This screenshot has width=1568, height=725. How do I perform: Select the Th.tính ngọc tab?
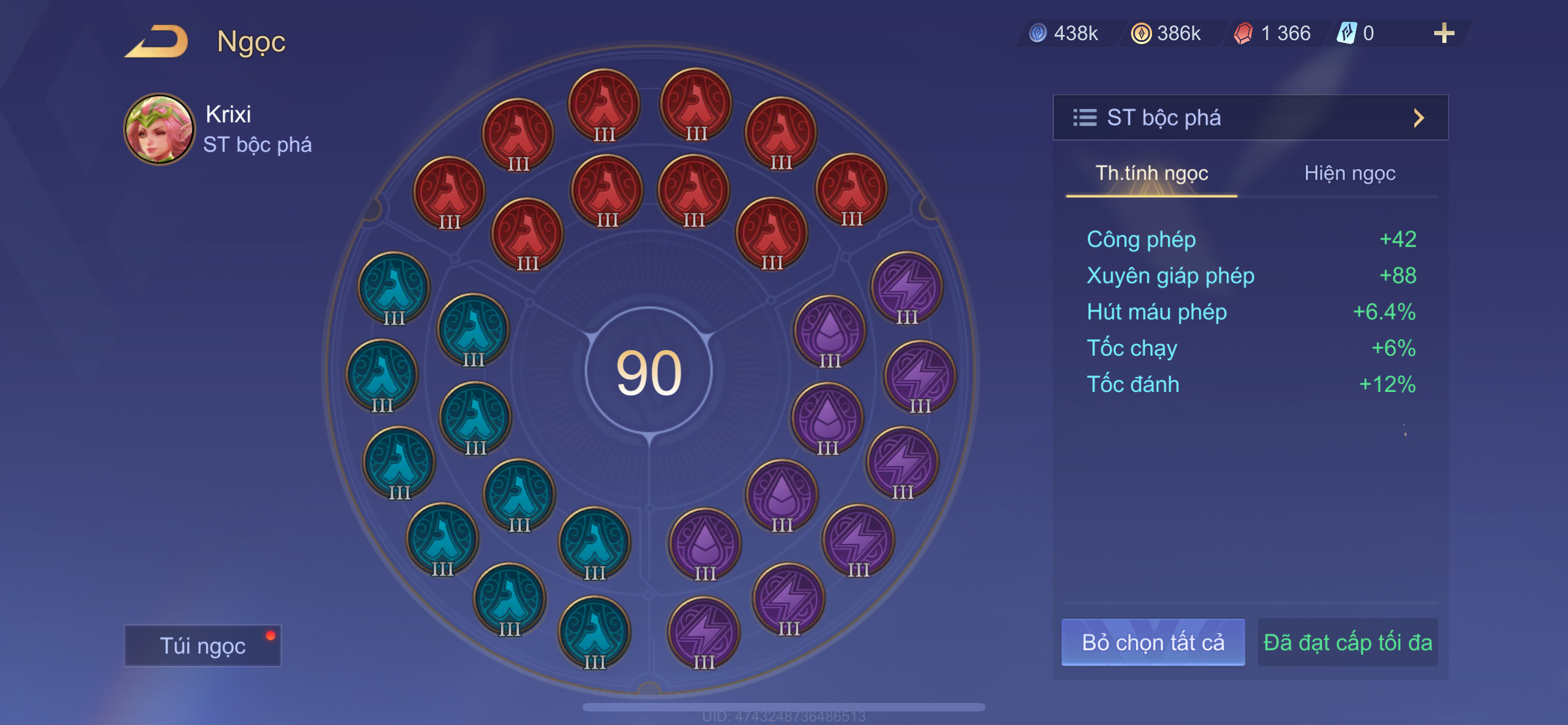point(1151,173)
